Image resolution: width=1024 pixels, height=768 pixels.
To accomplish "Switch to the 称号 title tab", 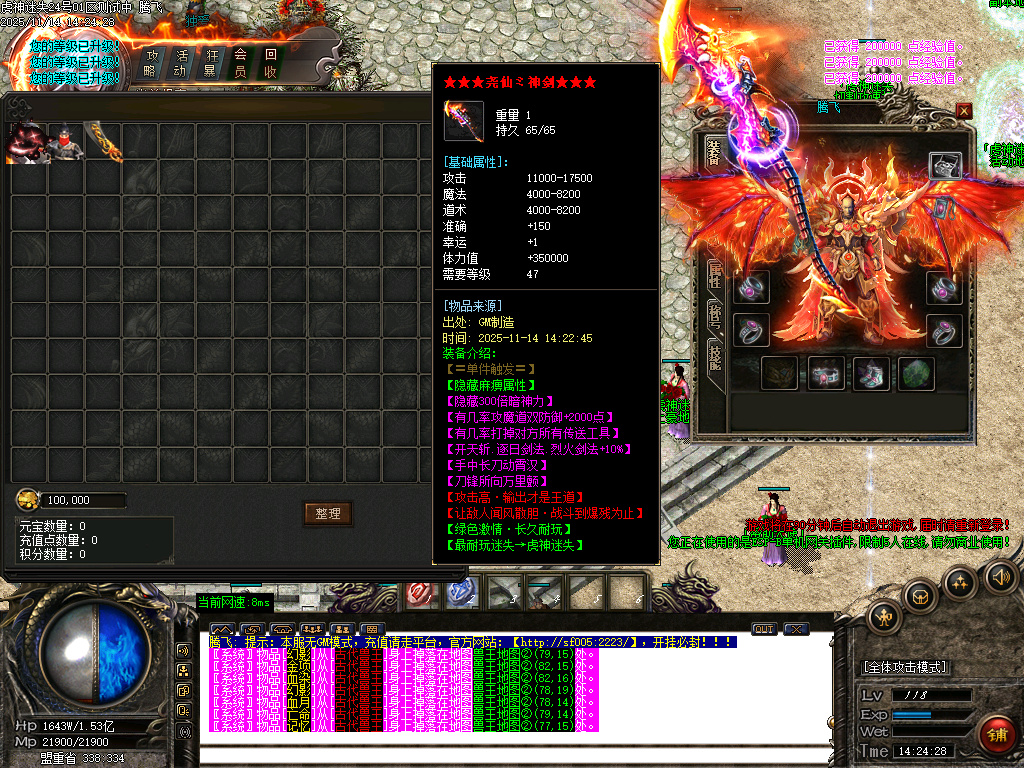I will pyautogui.click(x=715, y=315).
